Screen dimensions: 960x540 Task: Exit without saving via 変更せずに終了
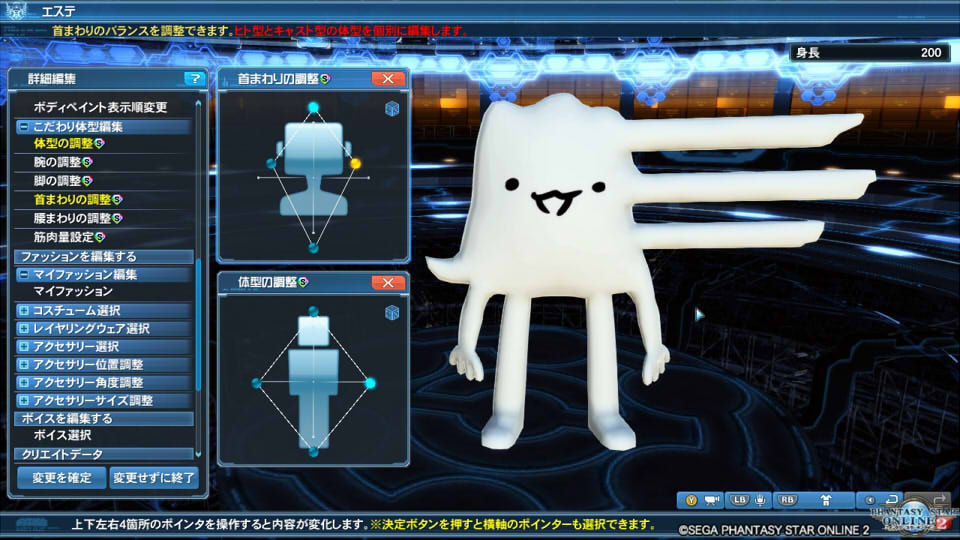pyautogui.click(x=154, y=478)
